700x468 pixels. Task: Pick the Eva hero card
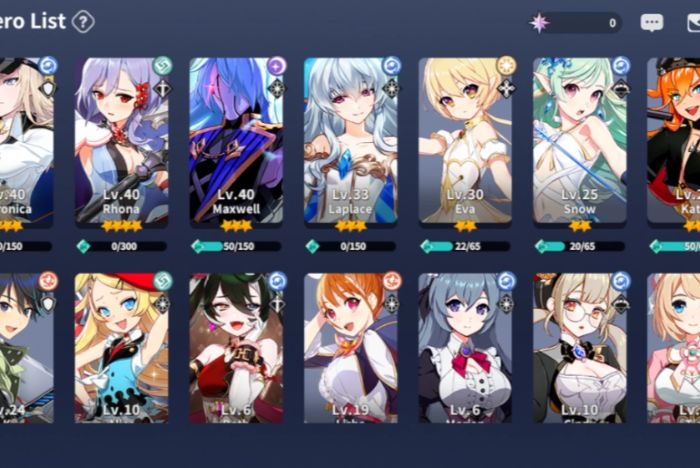pyautogui.click(x=465, y=140)
